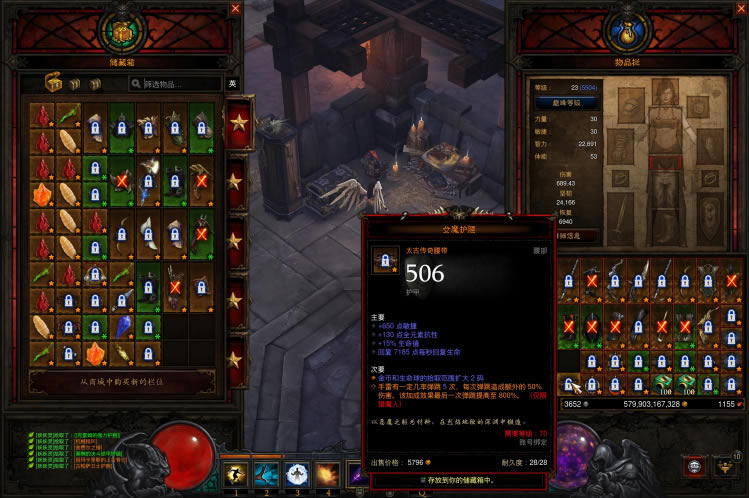Cast the skill in hotbar slot 4

(x=327, y=472)
